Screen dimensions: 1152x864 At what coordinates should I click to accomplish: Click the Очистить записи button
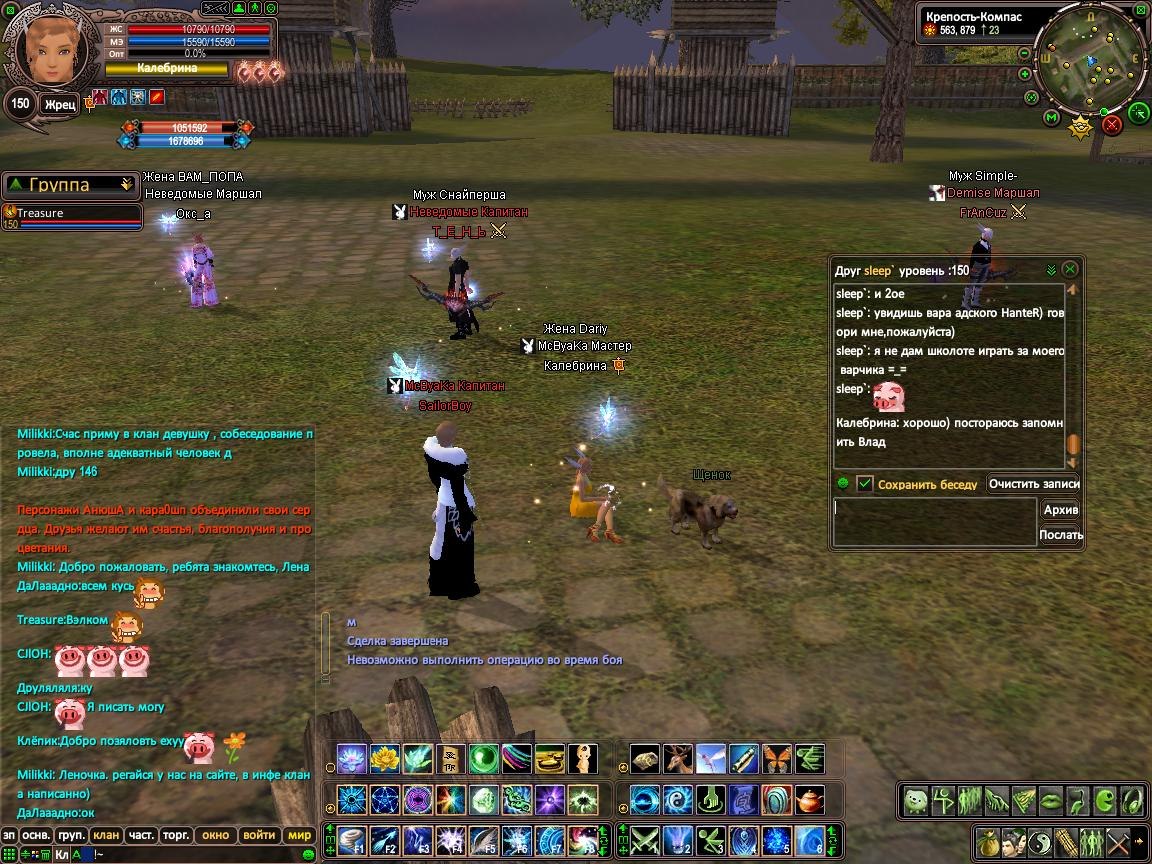pyautogui.click(x=1034, y=484)
